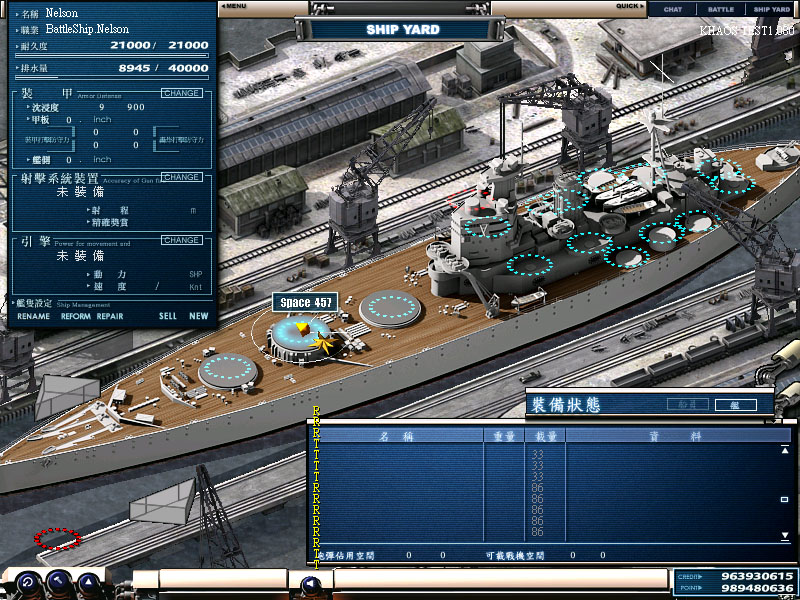Select the SHIP YARD tab
The width and height of the screenshot is (800, 600).
771,9
